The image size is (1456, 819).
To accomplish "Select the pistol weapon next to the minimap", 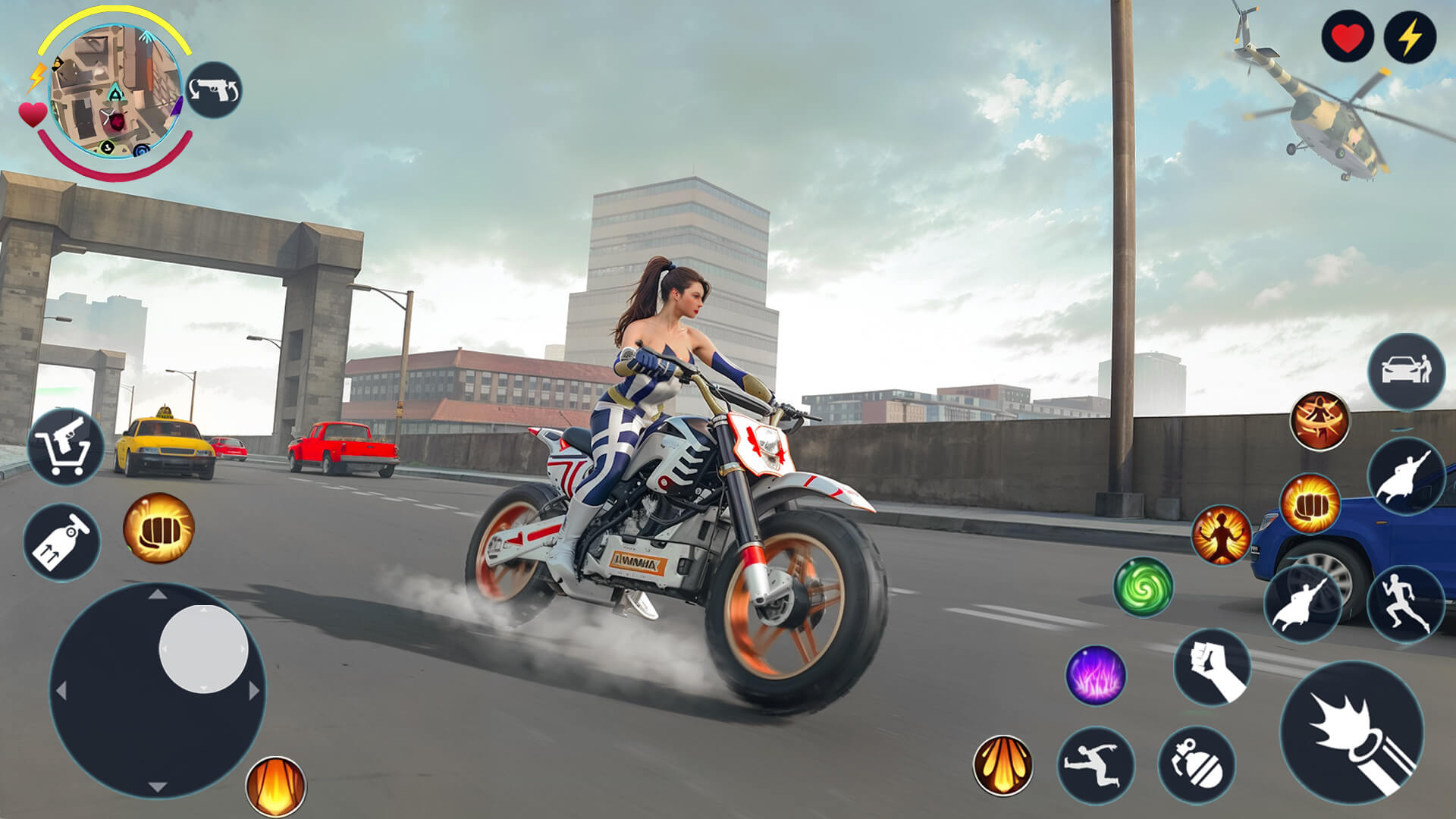I will click(215, 89).
